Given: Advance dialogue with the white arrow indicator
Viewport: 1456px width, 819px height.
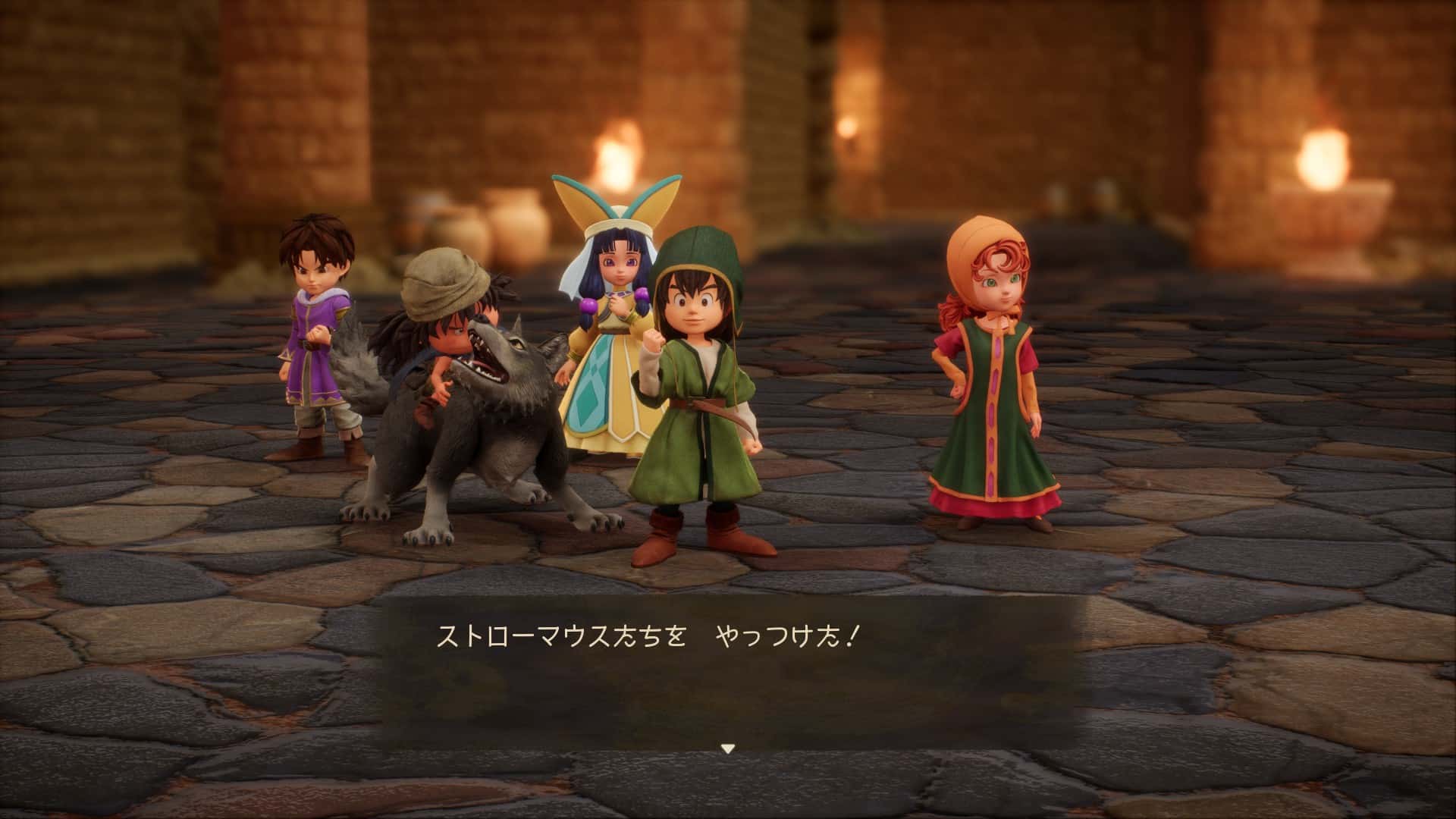Looking at the screenshot, I should pos(728,748).
